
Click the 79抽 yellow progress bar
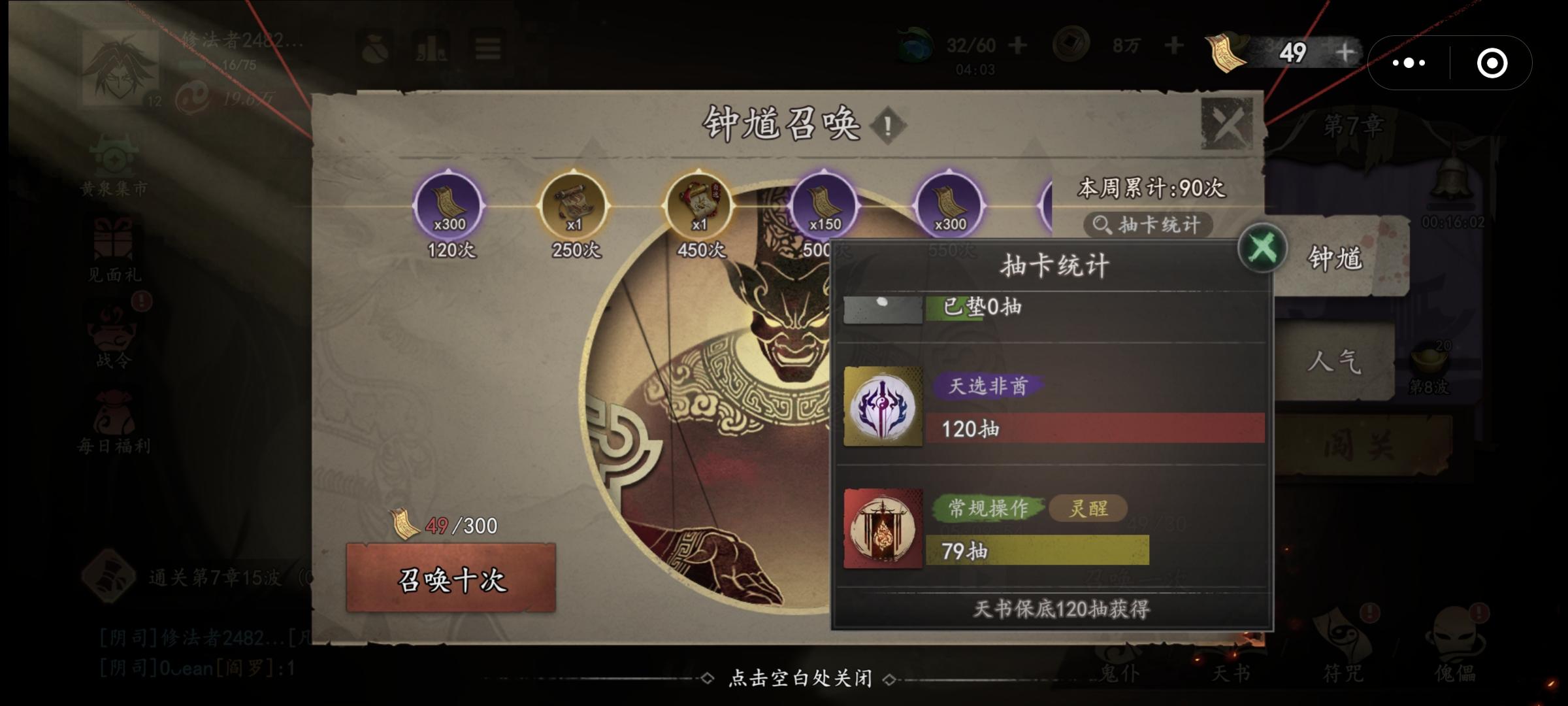click(x=1037, y=552)
